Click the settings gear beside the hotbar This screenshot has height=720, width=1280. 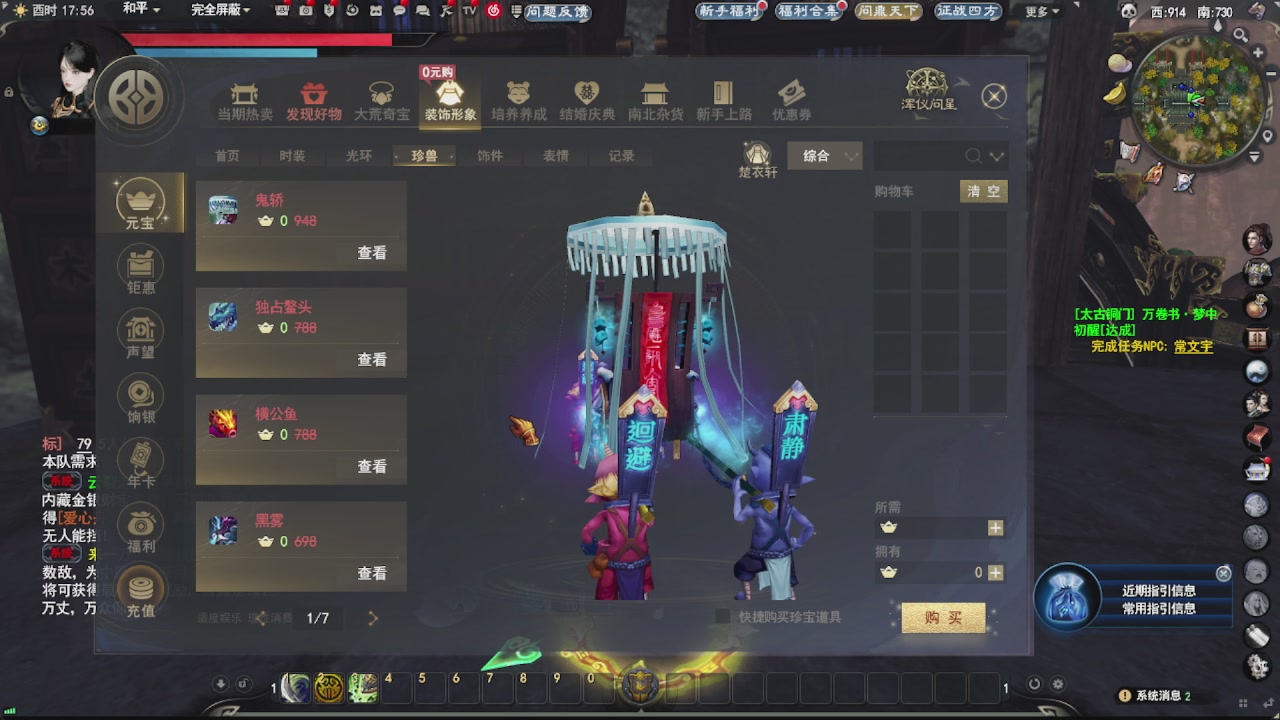coord(1057,683)
